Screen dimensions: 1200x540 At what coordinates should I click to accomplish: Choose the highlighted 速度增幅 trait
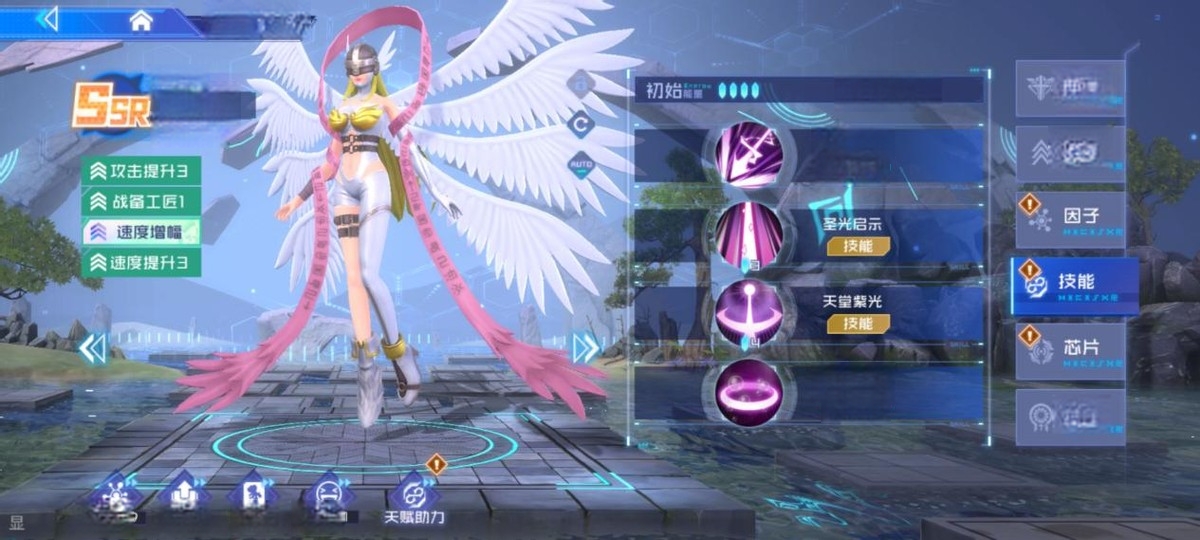point(141,232)
